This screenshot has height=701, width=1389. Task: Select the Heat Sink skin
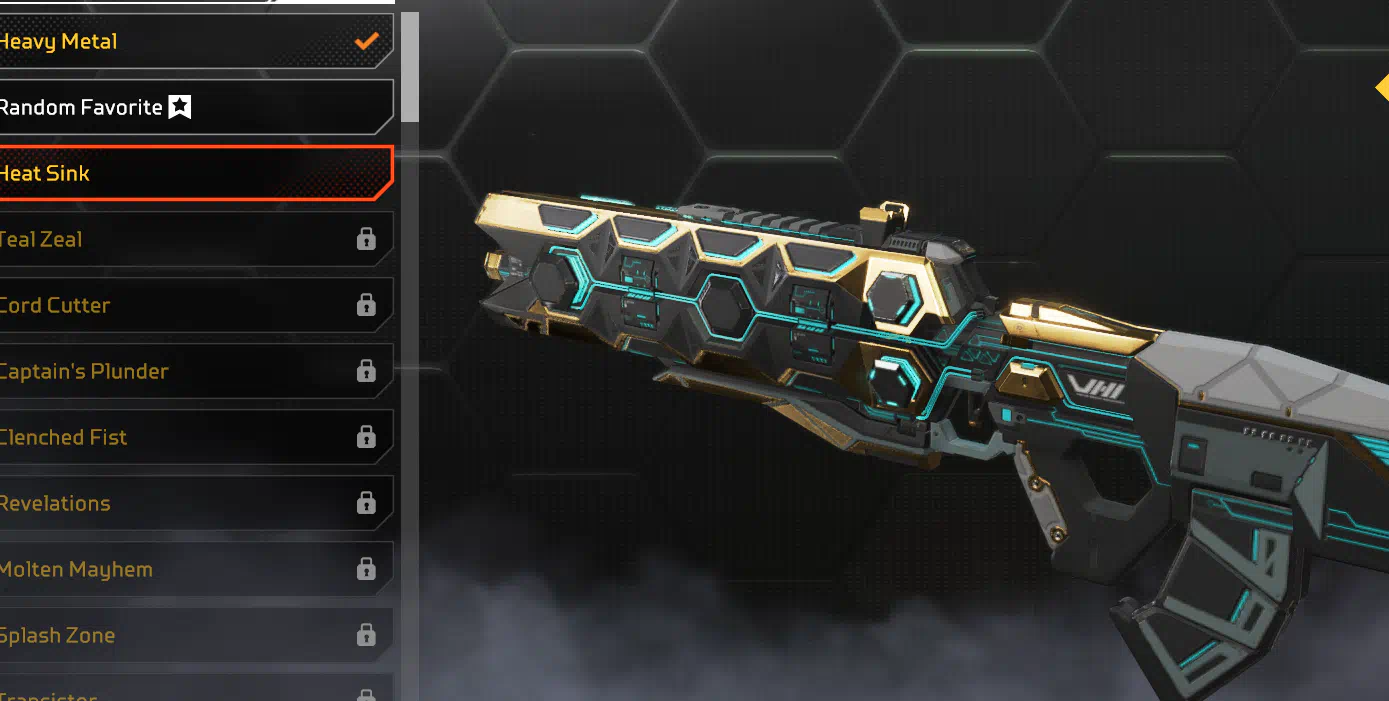tap(190, 173)
